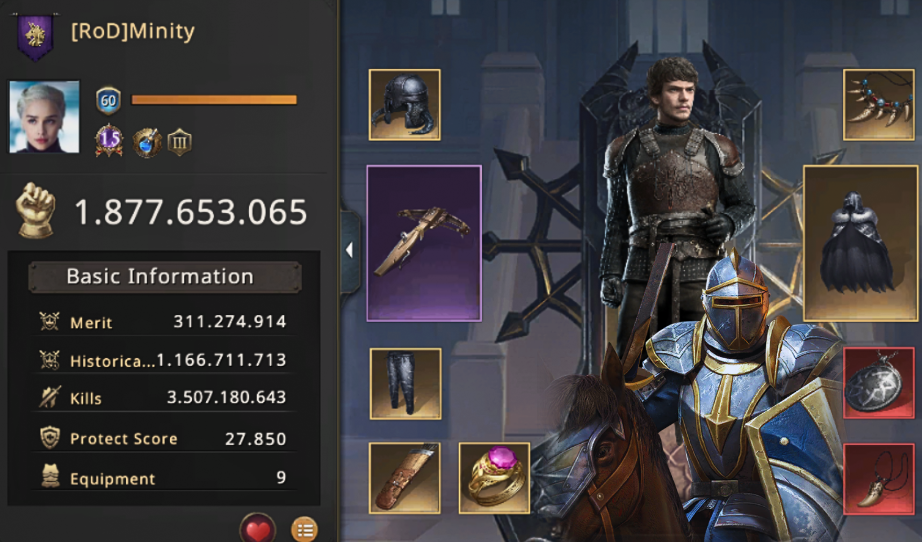Choose the pink gem ring slot
The image size is (922, 542).
click(494, 477)
